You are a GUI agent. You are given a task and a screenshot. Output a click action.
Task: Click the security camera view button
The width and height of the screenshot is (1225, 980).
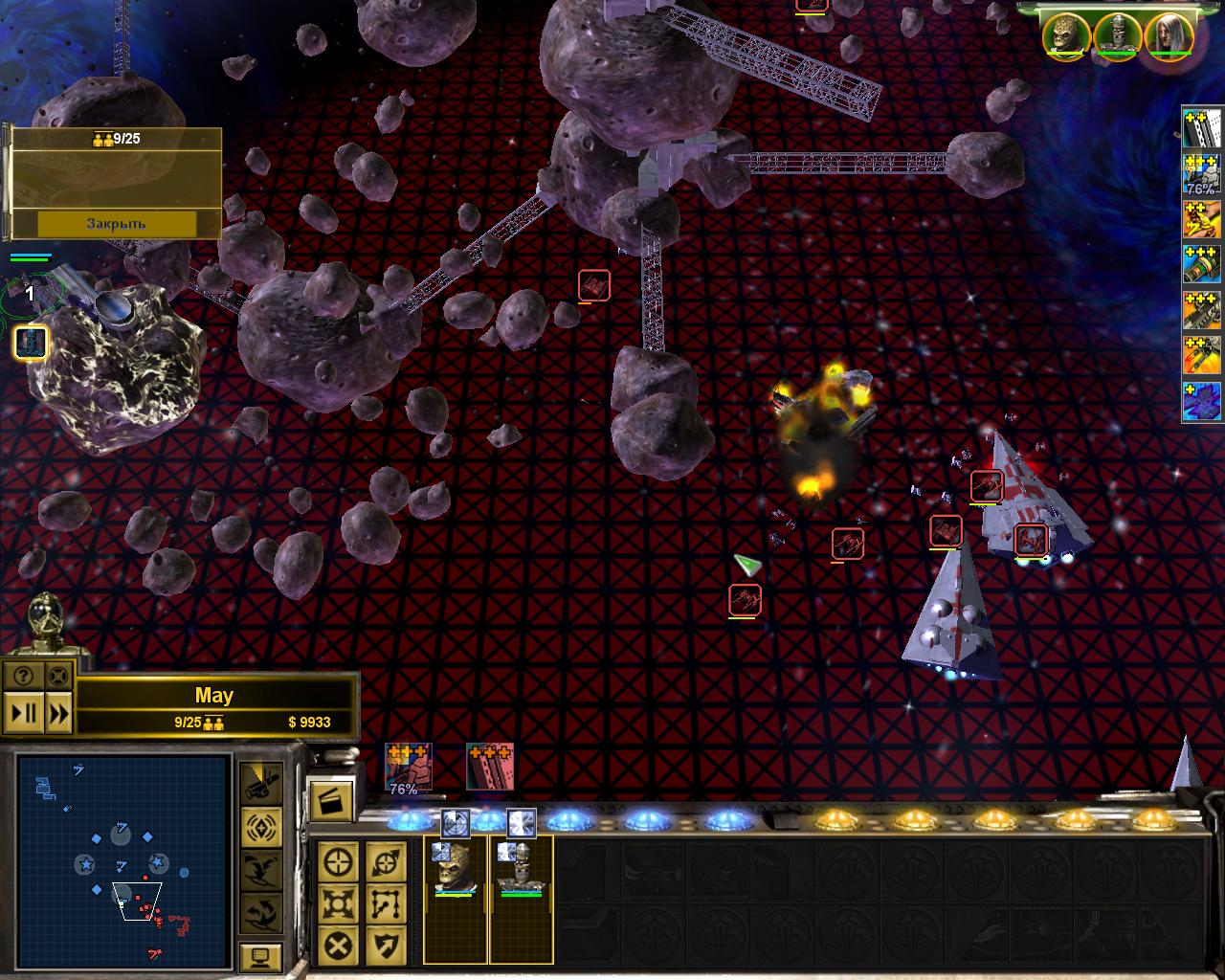coord(260,783)
